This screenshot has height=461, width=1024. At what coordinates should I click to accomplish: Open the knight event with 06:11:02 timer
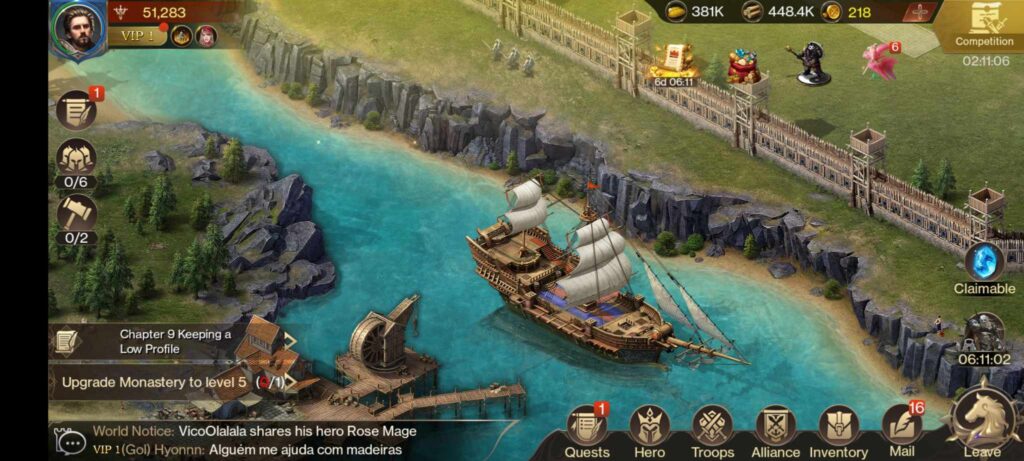[984, 337]
